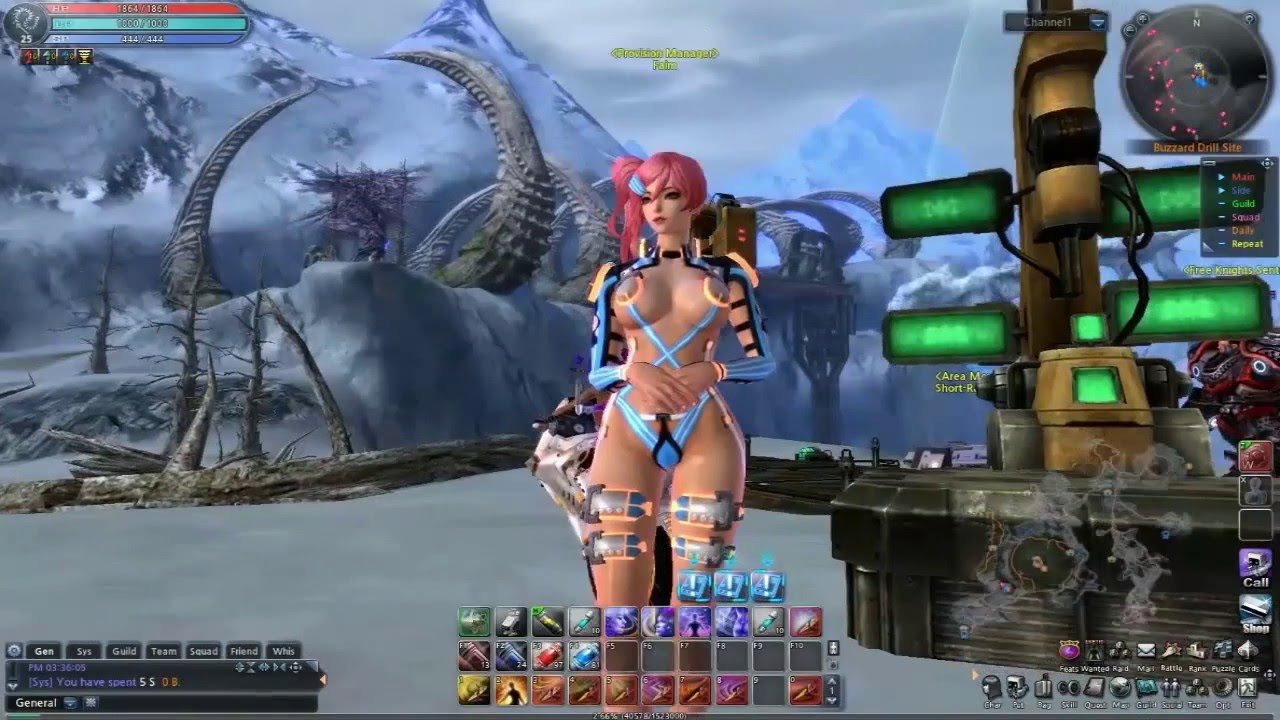Open the Skill menu
Viewport: 1280px width, 720px height.
click(x=1069, y=688)
